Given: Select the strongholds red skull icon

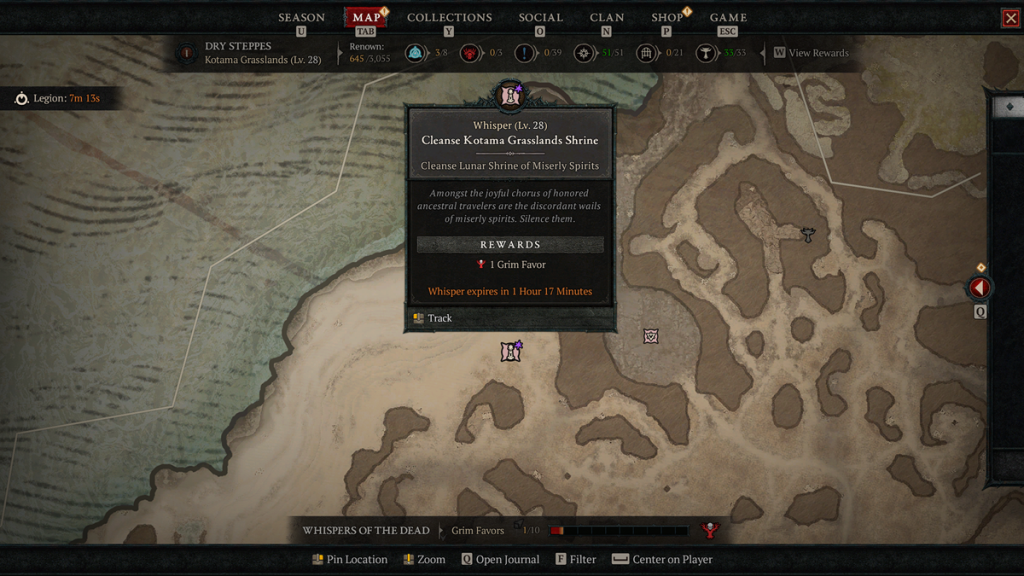Looking at the screenshot, I should point(469,53).
